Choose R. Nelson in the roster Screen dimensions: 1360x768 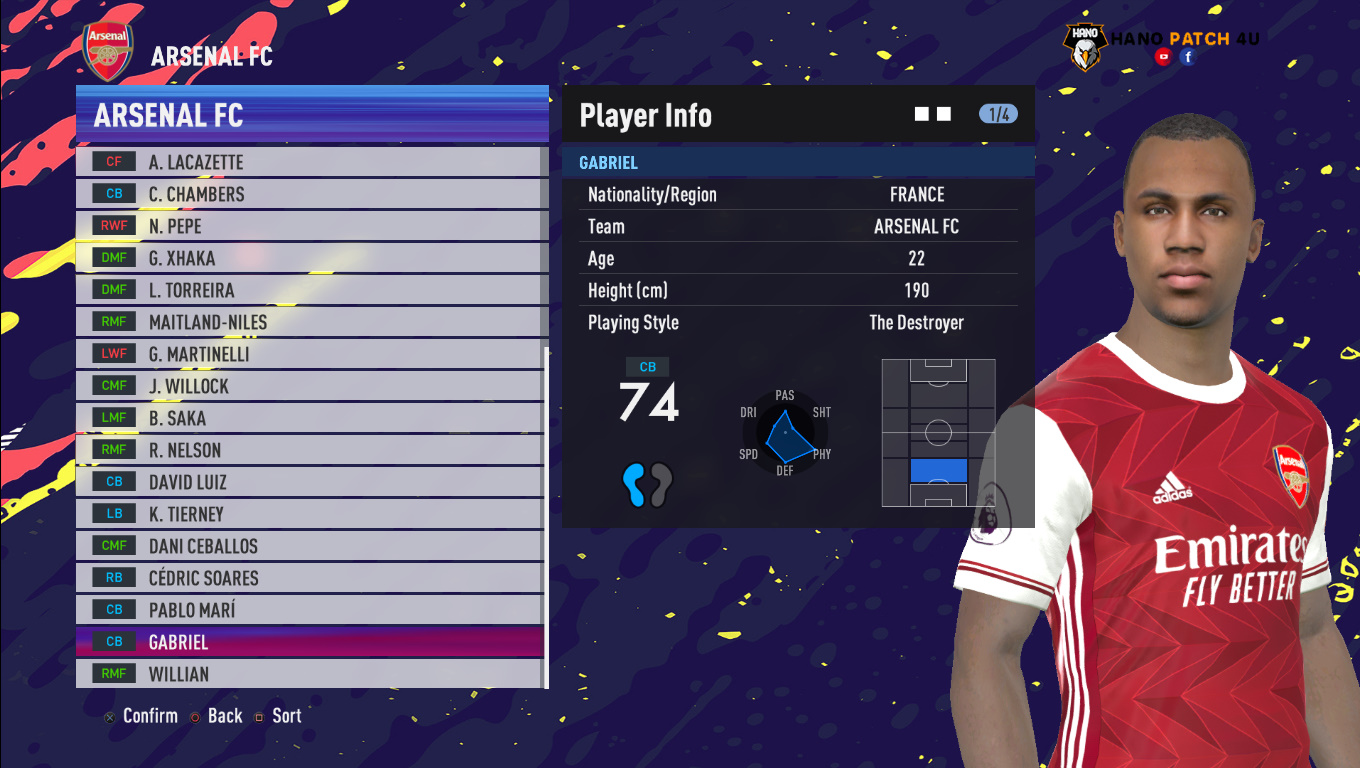pos(310,450)
